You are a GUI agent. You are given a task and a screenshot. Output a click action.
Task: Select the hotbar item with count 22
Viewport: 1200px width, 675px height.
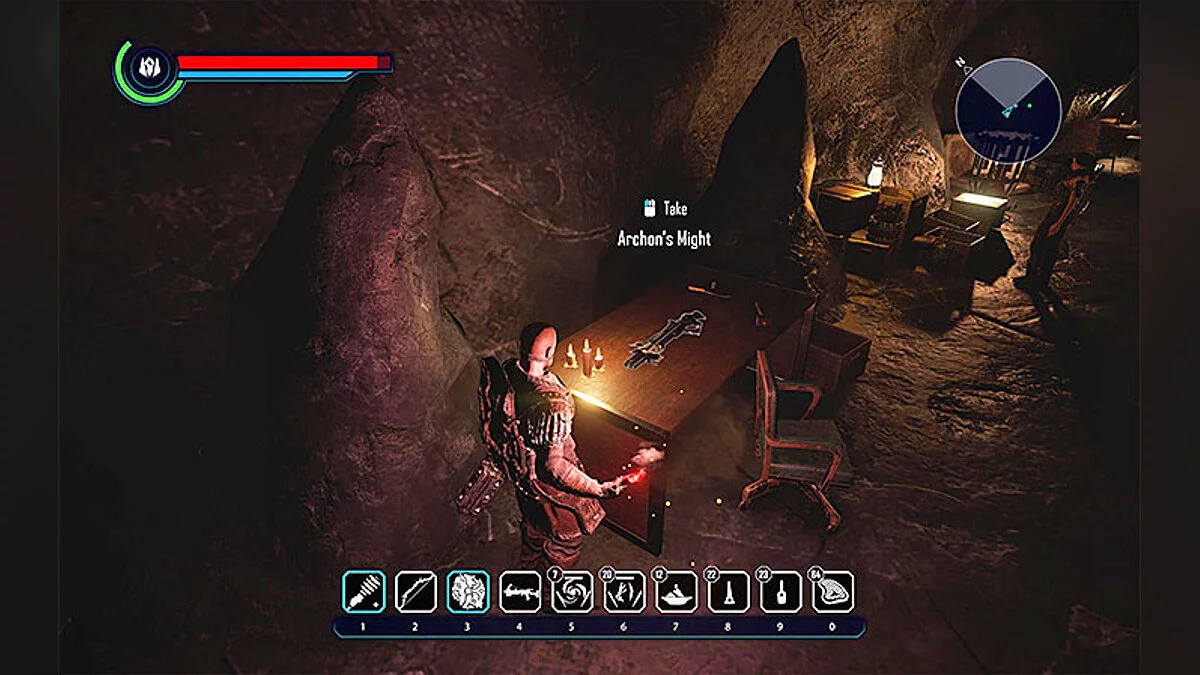(x=728, y=592)
